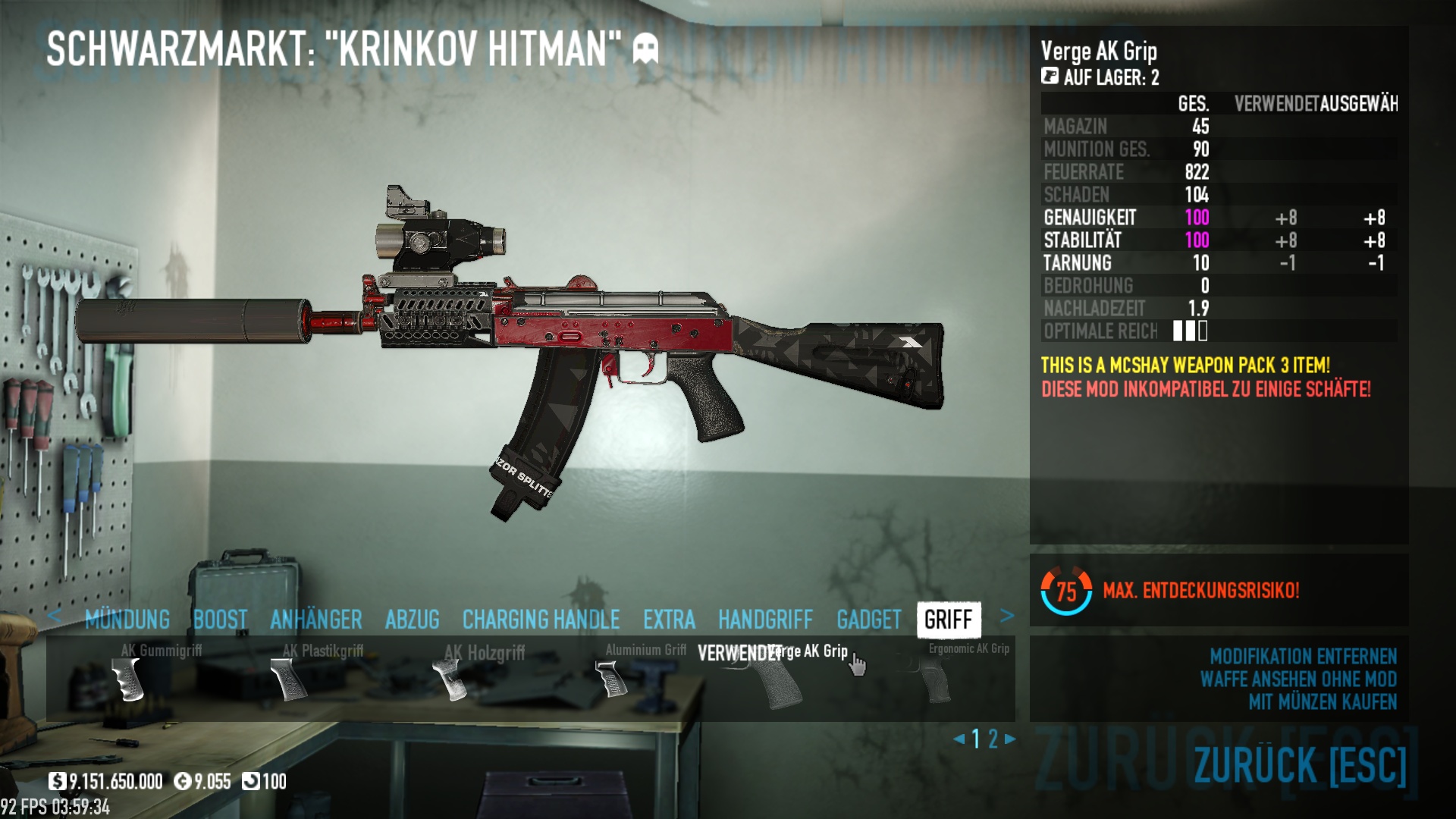Viewport: 1456px width, 819px height.
Task: Switch to the Mündung tab
Action: pyautogui.click(x=127, y=620)
